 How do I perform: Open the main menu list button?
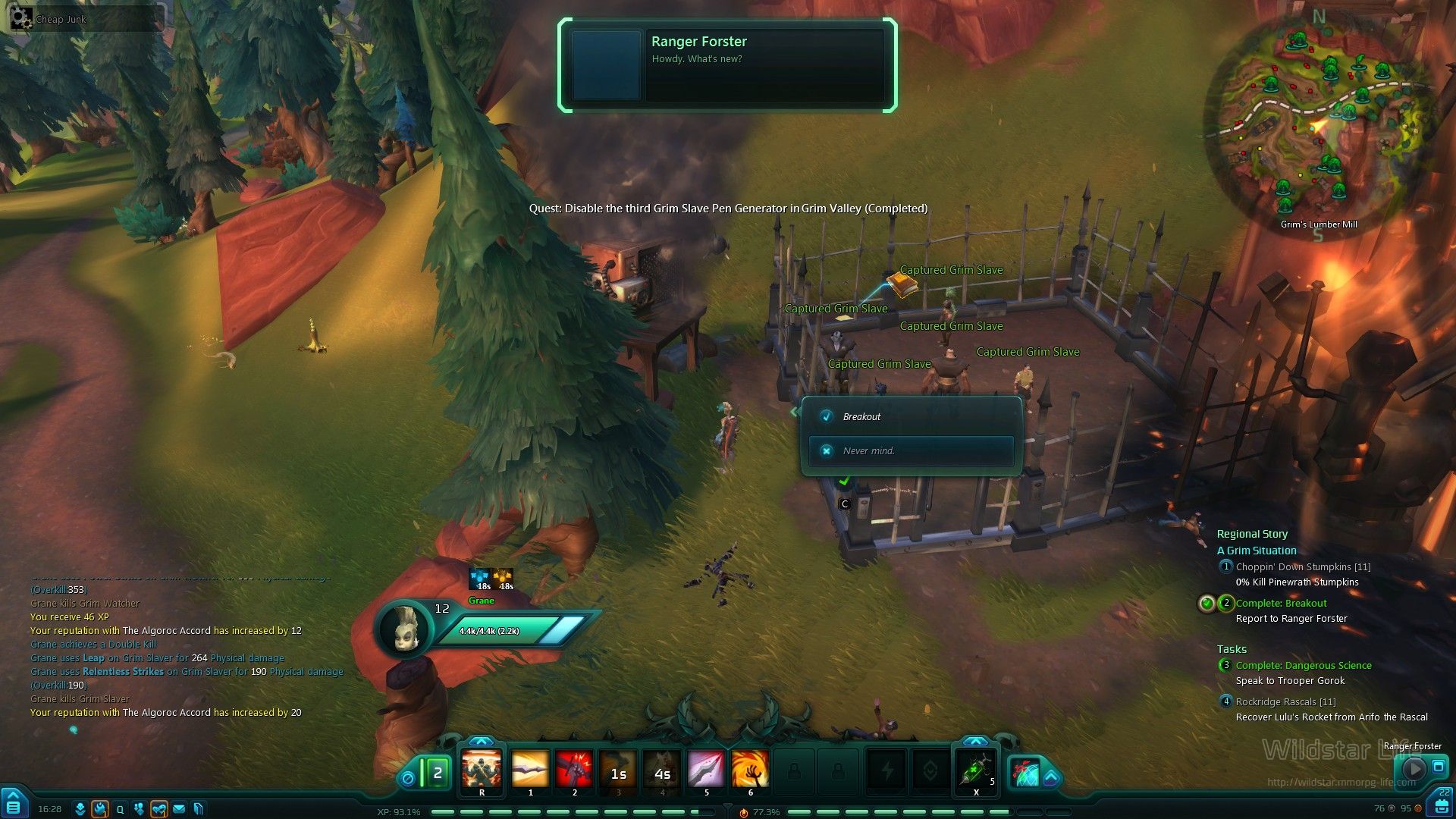coord(13,805)
